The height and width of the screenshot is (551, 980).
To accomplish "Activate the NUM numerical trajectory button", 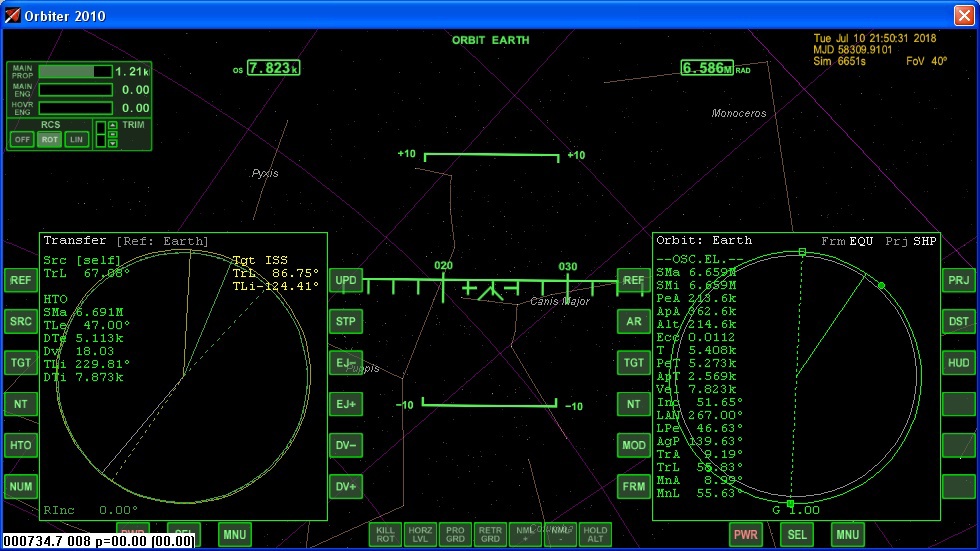I will 20,487.
